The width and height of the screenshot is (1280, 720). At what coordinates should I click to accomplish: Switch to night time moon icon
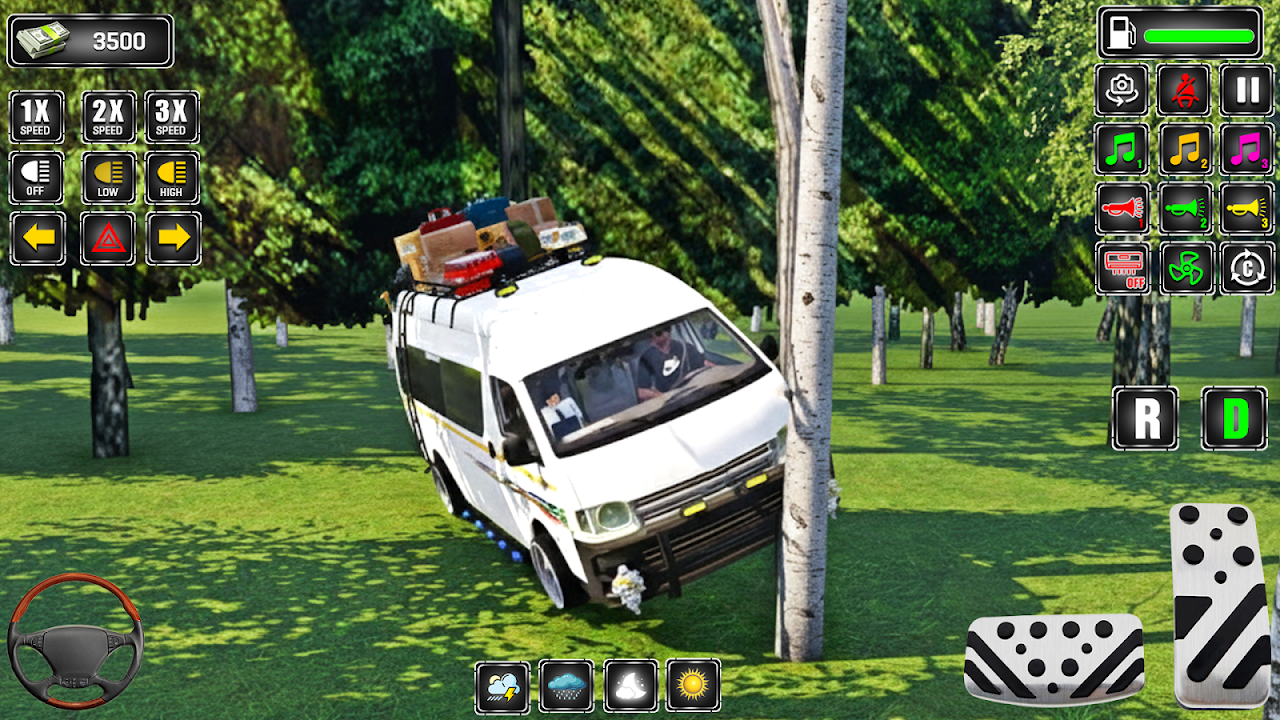[630, 686]
